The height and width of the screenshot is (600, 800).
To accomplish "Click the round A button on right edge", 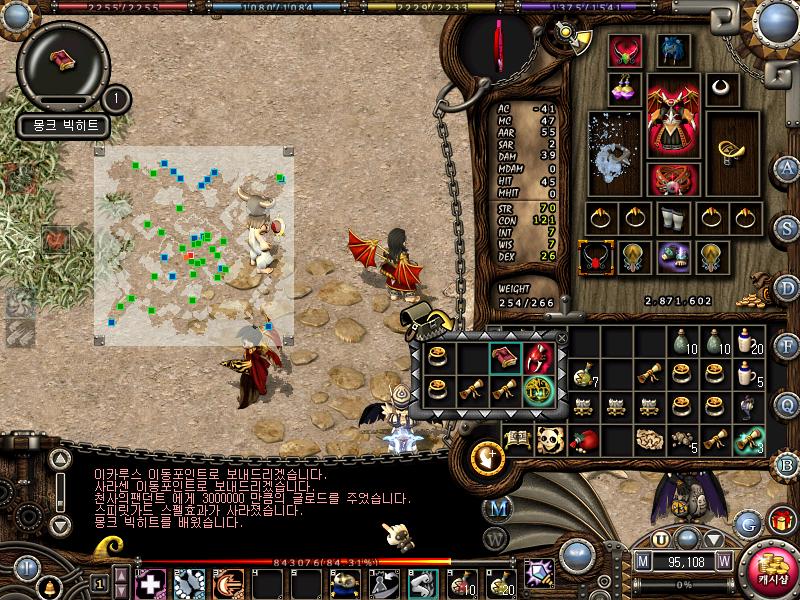I will (x=787, y=168).
